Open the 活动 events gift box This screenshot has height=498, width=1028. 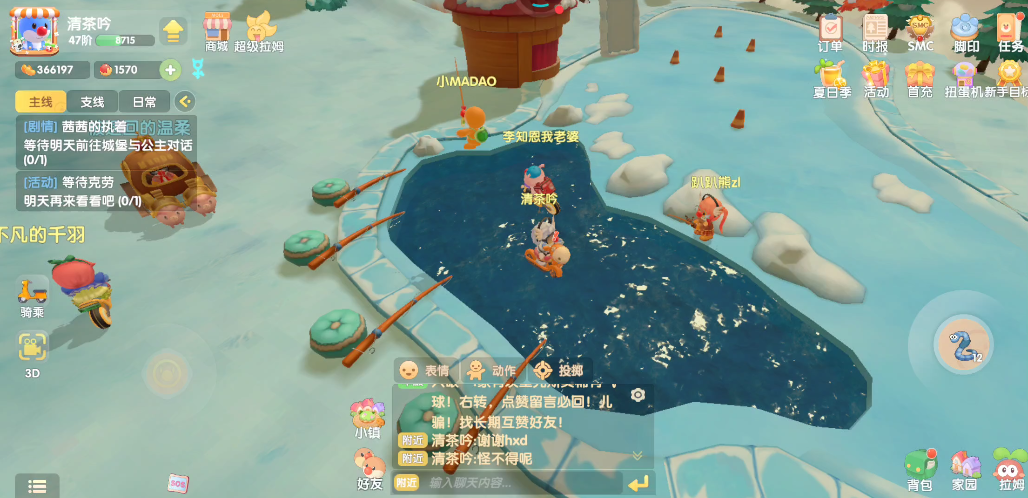[876, 77]
